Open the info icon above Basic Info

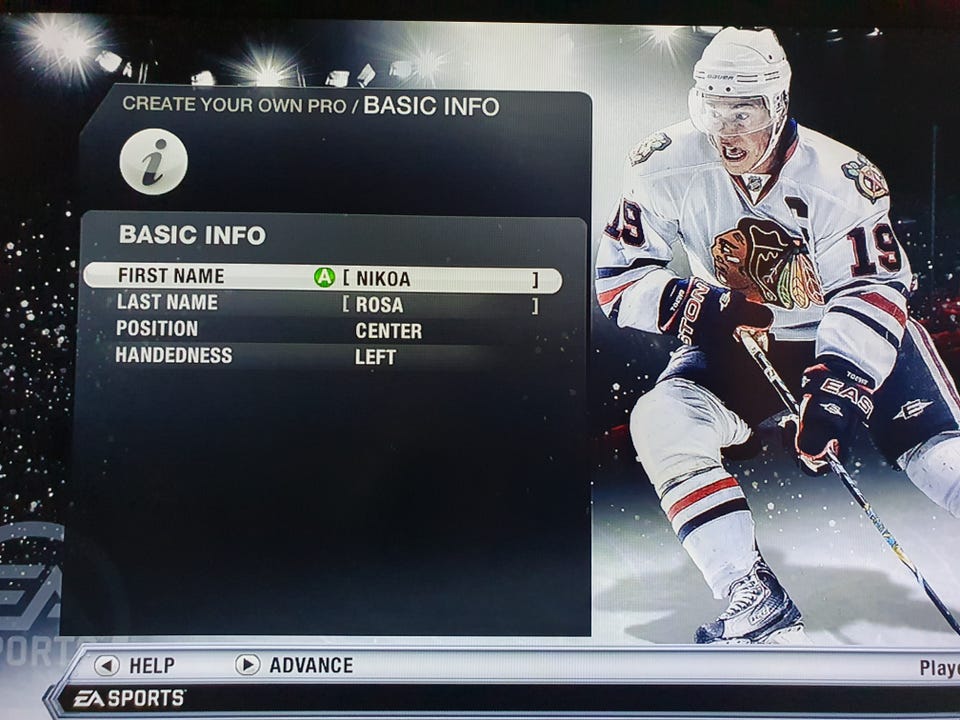(153, 160)
